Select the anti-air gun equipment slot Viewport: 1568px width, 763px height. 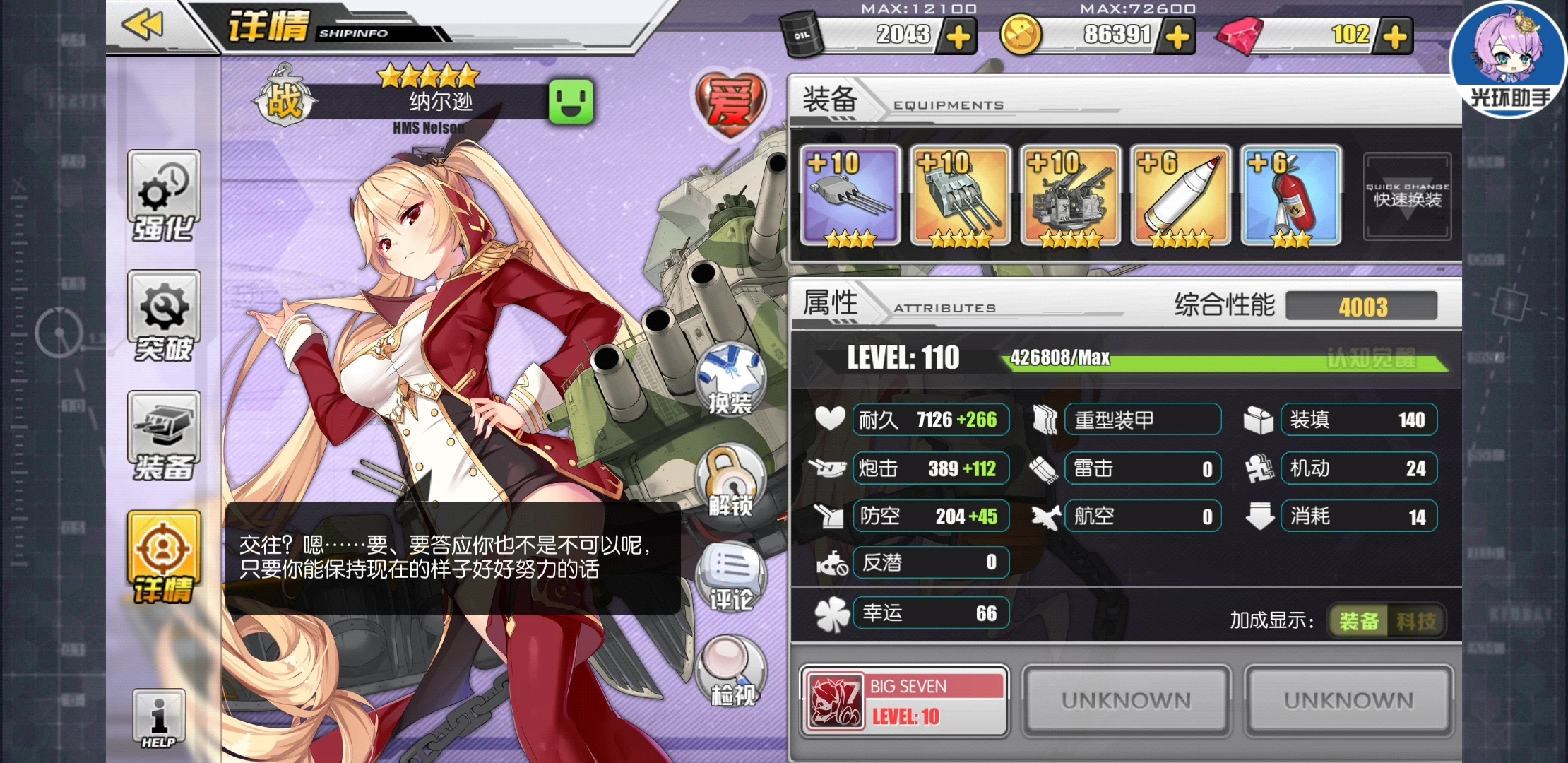(1071, 196)
